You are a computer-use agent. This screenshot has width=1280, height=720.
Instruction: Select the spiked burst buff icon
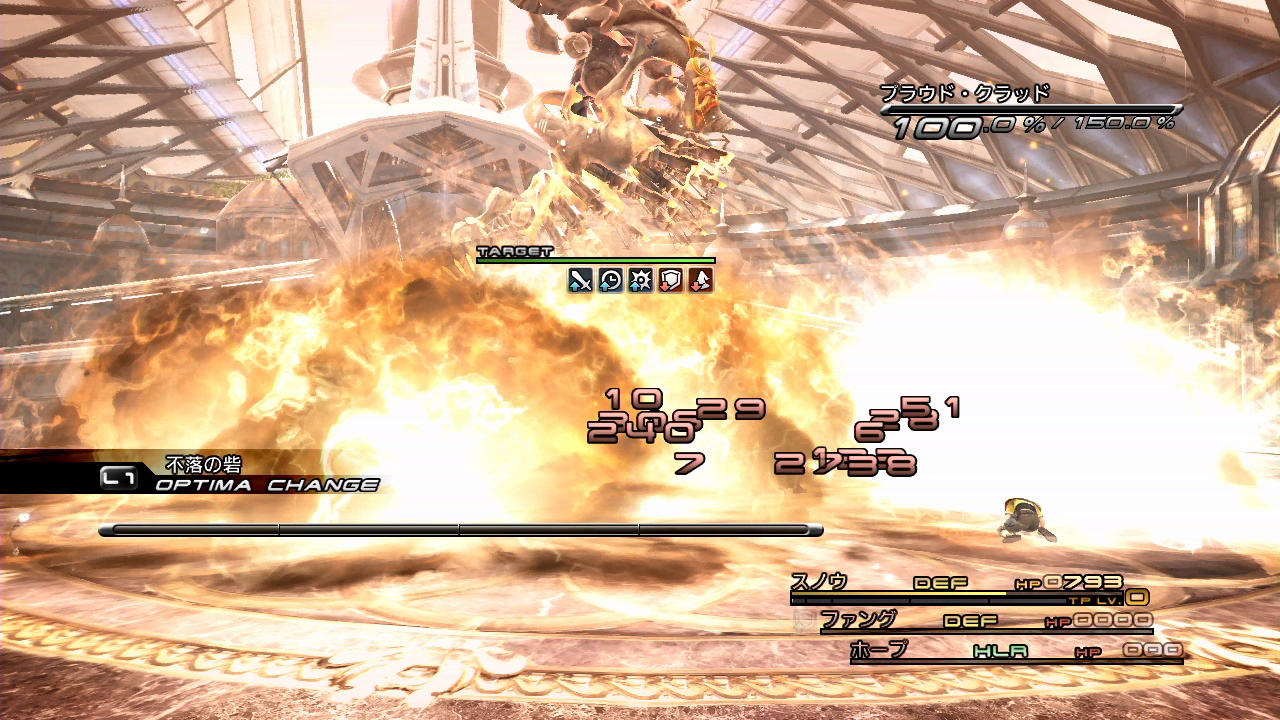pos(640,281)
